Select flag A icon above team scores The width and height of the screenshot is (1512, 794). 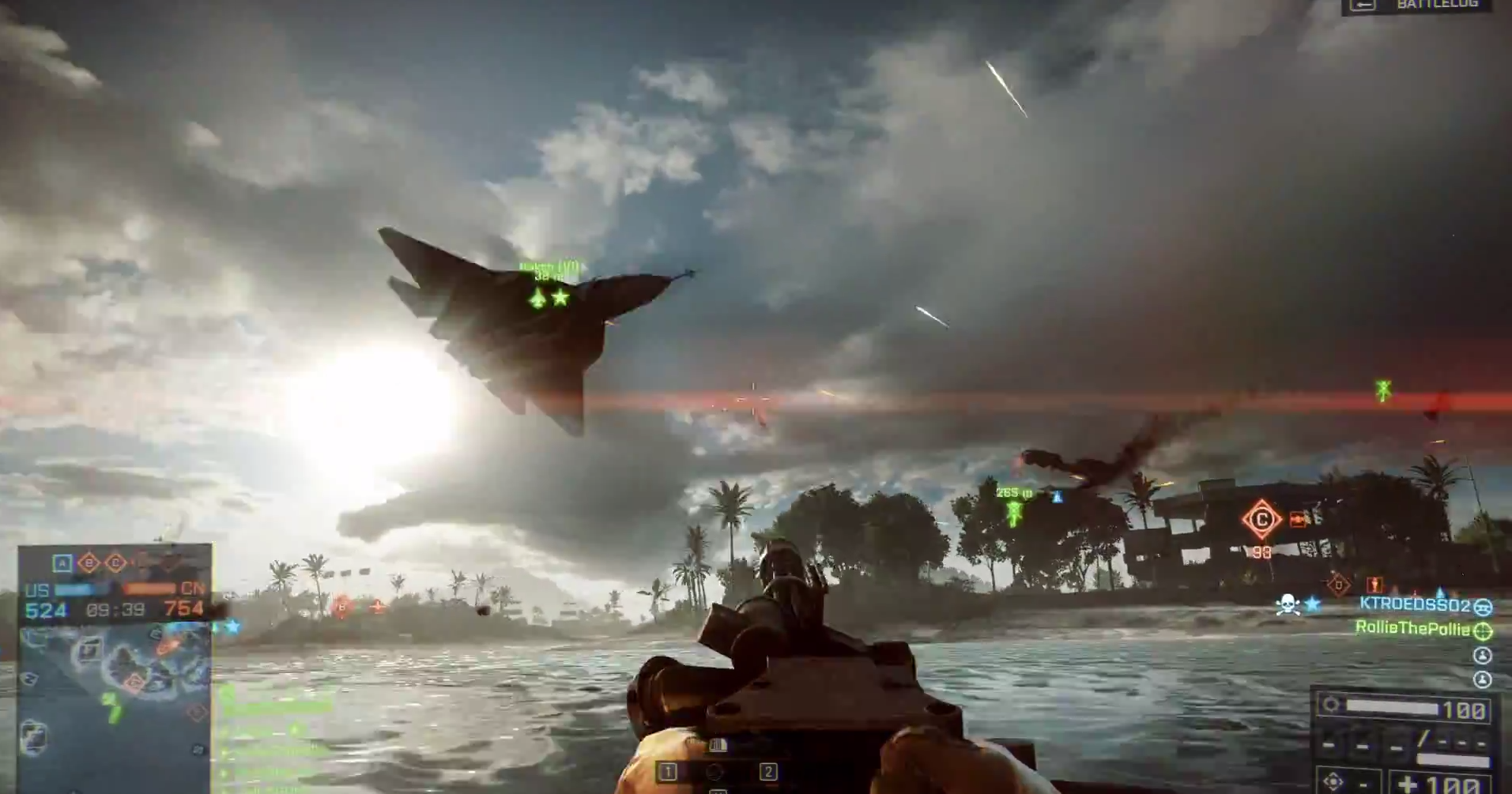point(62,563)
